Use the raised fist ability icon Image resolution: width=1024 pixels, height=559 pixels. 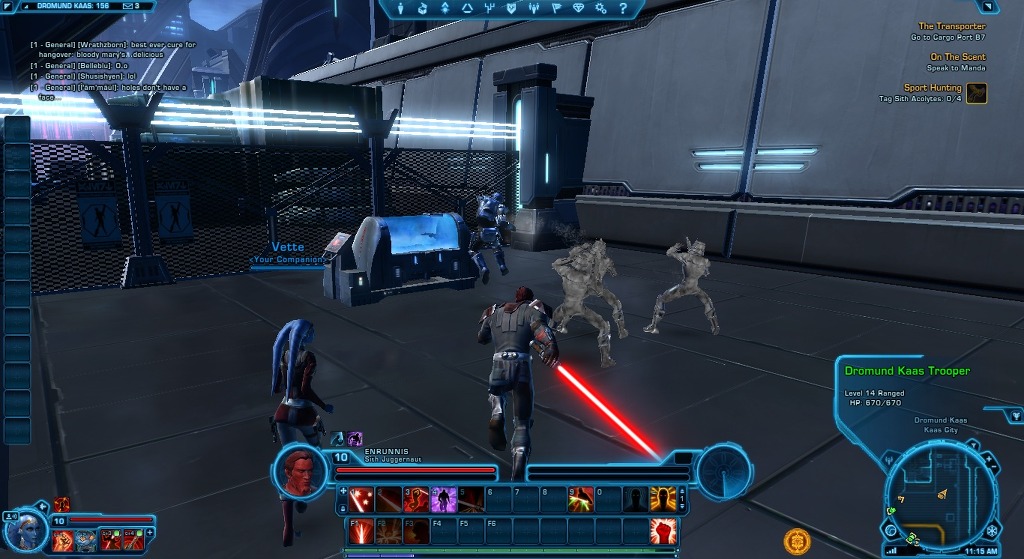coord(663,529)
